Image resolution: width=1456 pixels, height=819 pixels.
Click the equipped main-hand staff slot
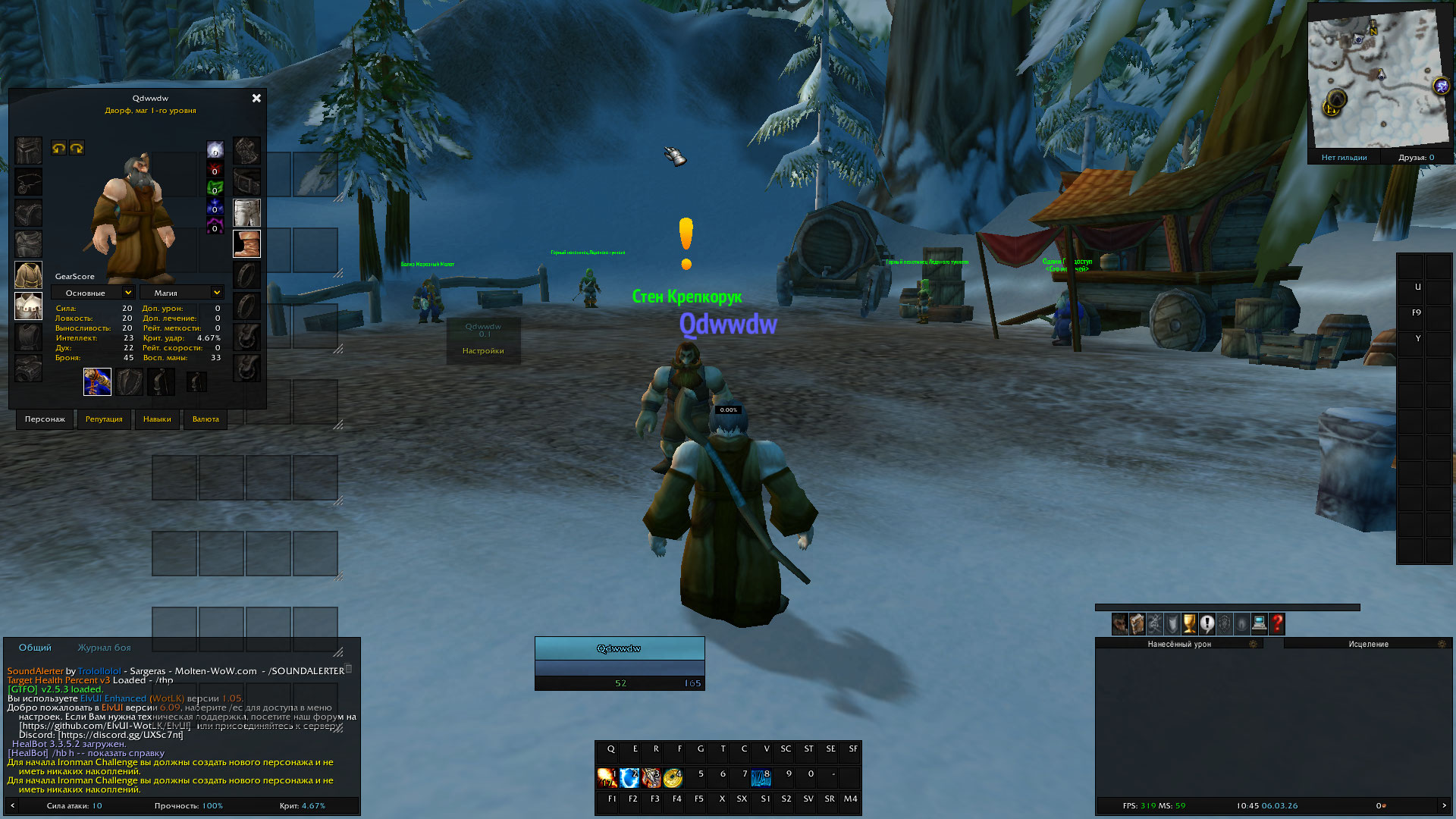coord(97,381)
